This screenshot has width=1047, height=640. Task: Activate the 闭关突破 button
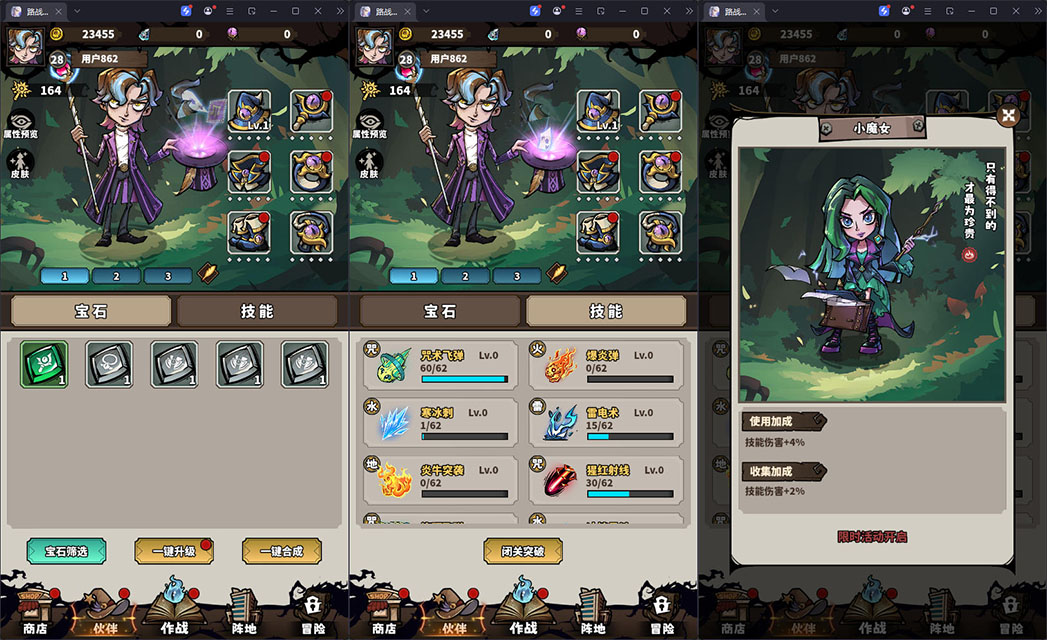point(523,551)
